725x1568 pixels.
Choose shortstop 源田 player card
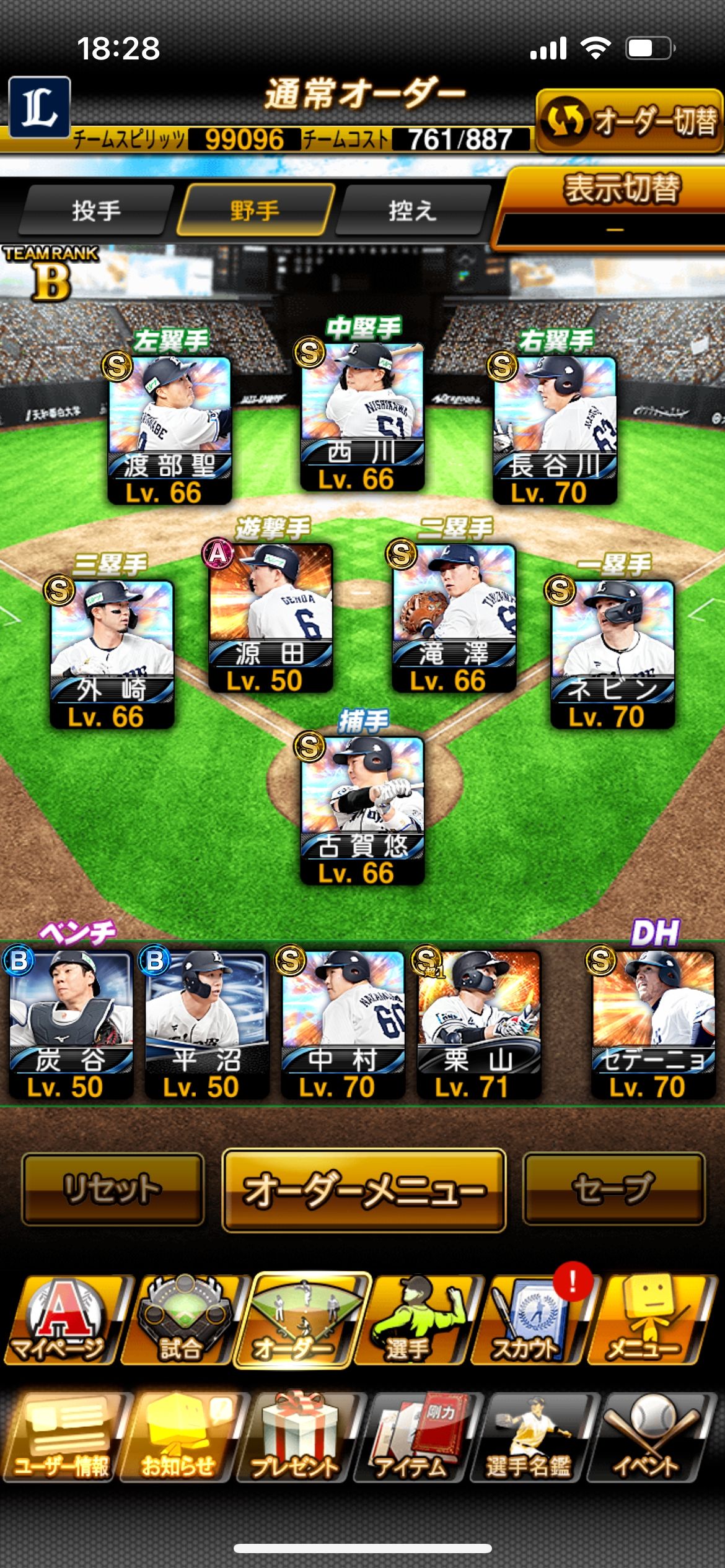point(270,617)
